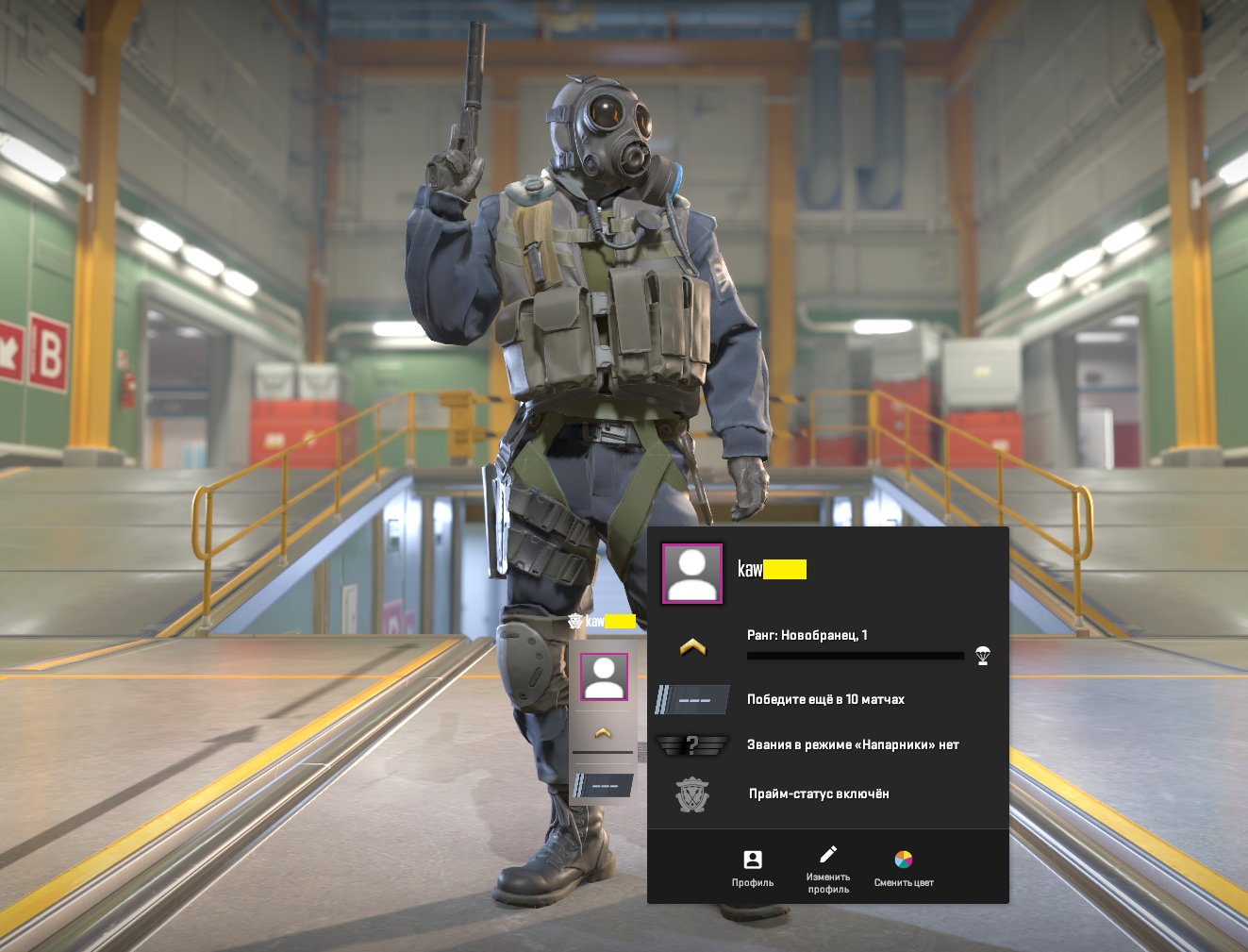Select the Профиль person icon
The image size is (1248, 952).
pyautogui.click(x=751, y=860)
